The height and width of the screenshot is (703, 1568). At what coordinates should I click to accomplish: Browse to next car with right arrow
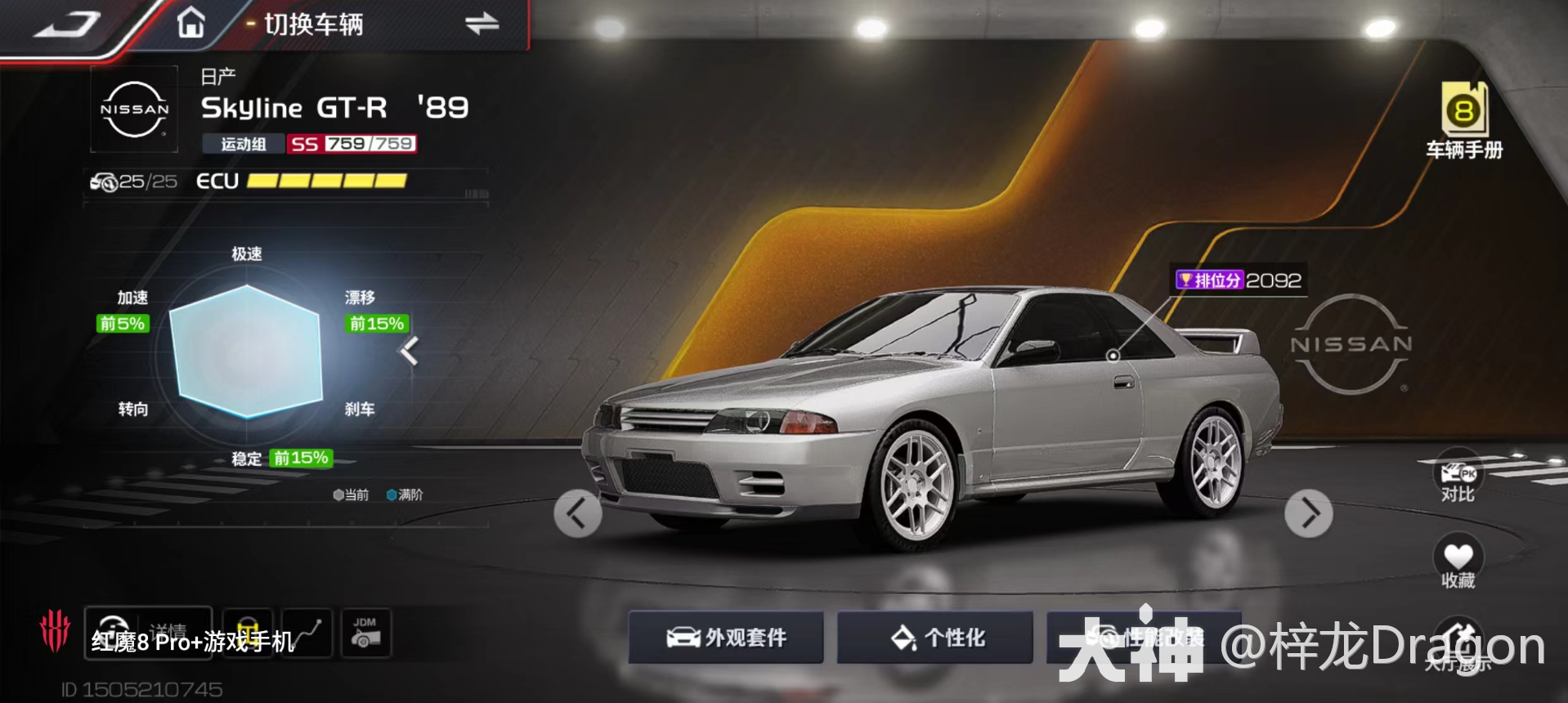point(1309,513)
